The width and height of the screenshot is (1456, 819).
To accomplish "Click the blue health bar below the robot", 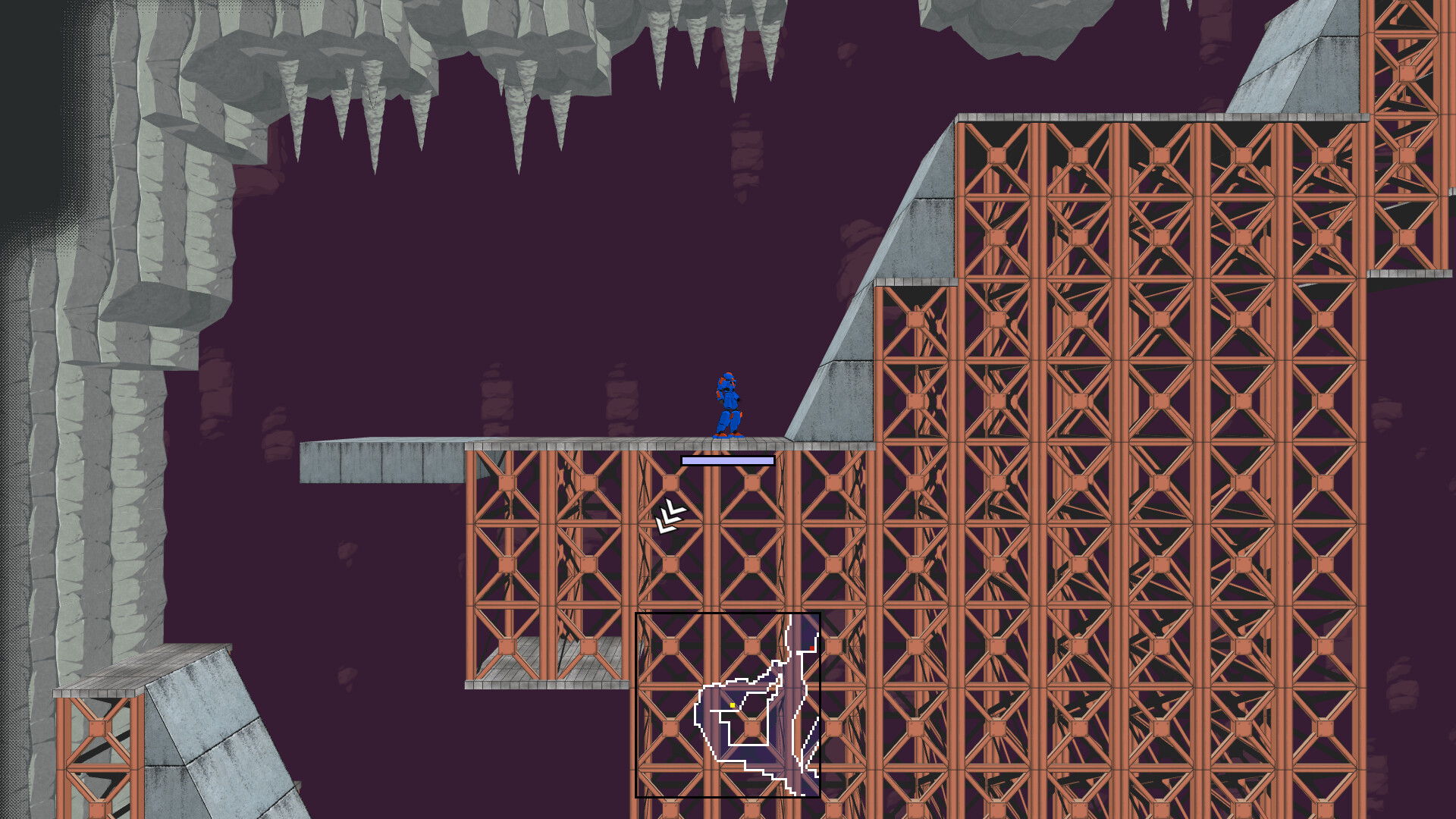I will pos(726,460).
